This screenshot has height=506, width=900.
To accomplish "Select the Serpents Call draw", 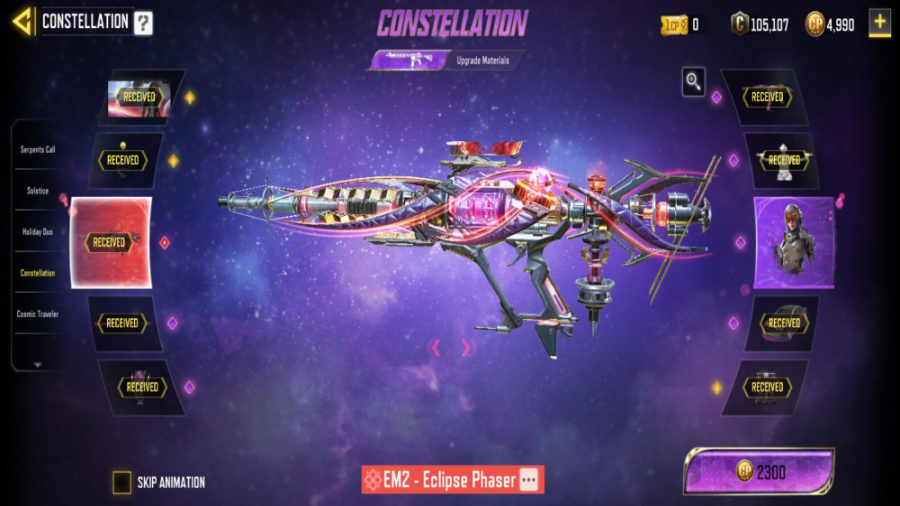I will pos(38,149).
